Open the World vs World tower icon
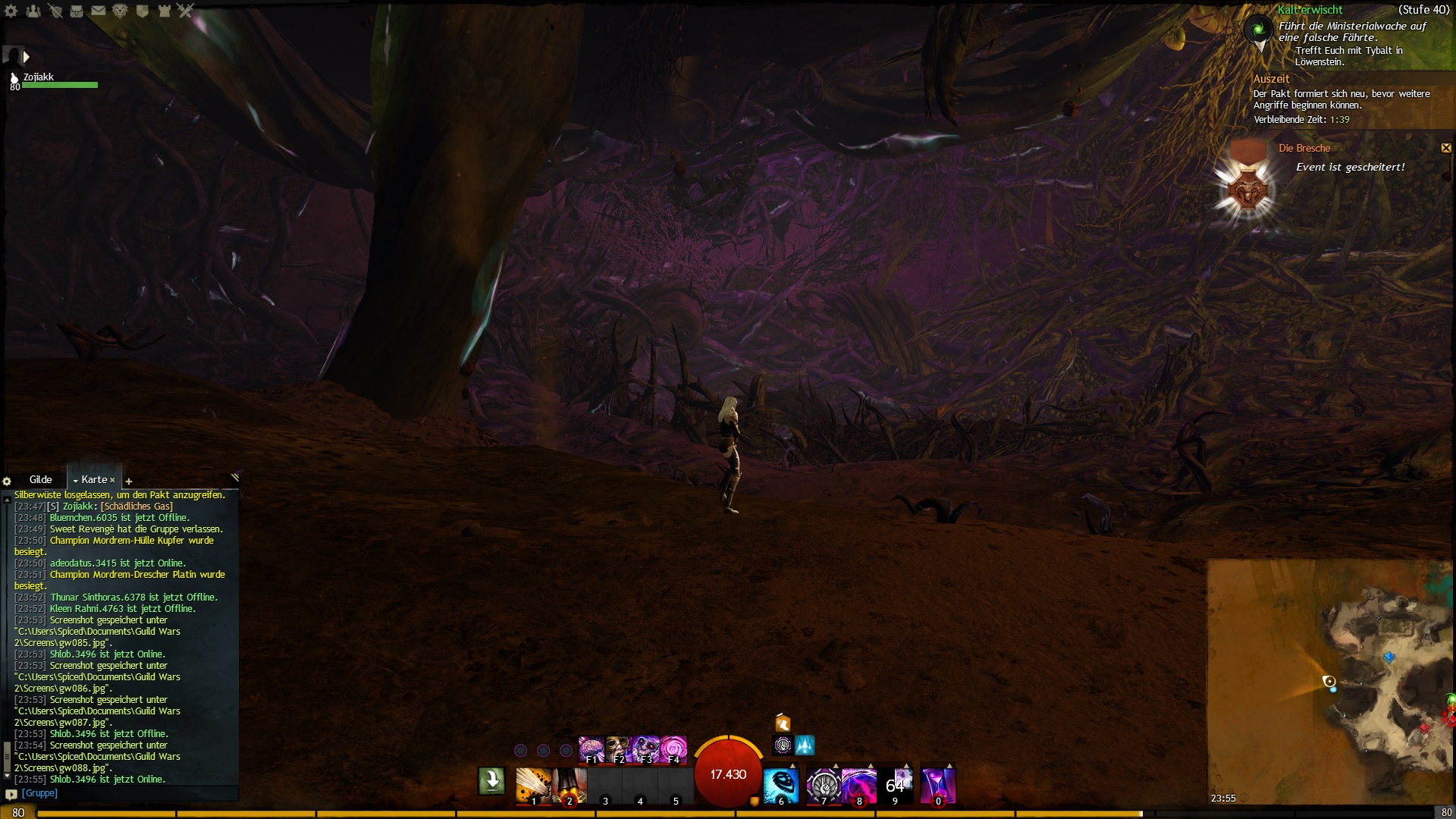This screenshot has height=819, width=1456. [164, 11]
